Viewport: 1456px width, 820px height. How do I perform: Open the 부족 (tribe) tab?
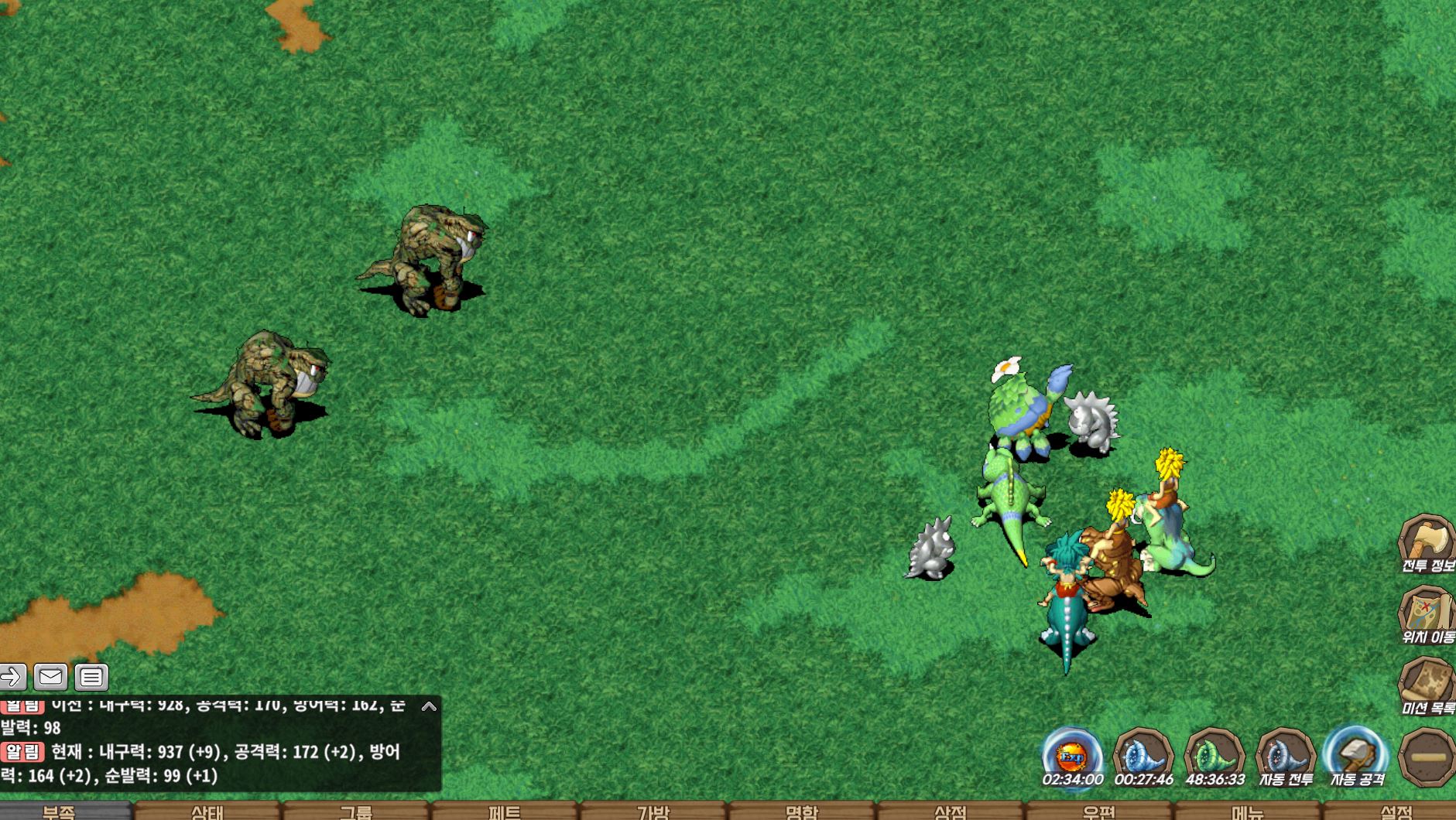pyautogui.click(x=60, y=811)
